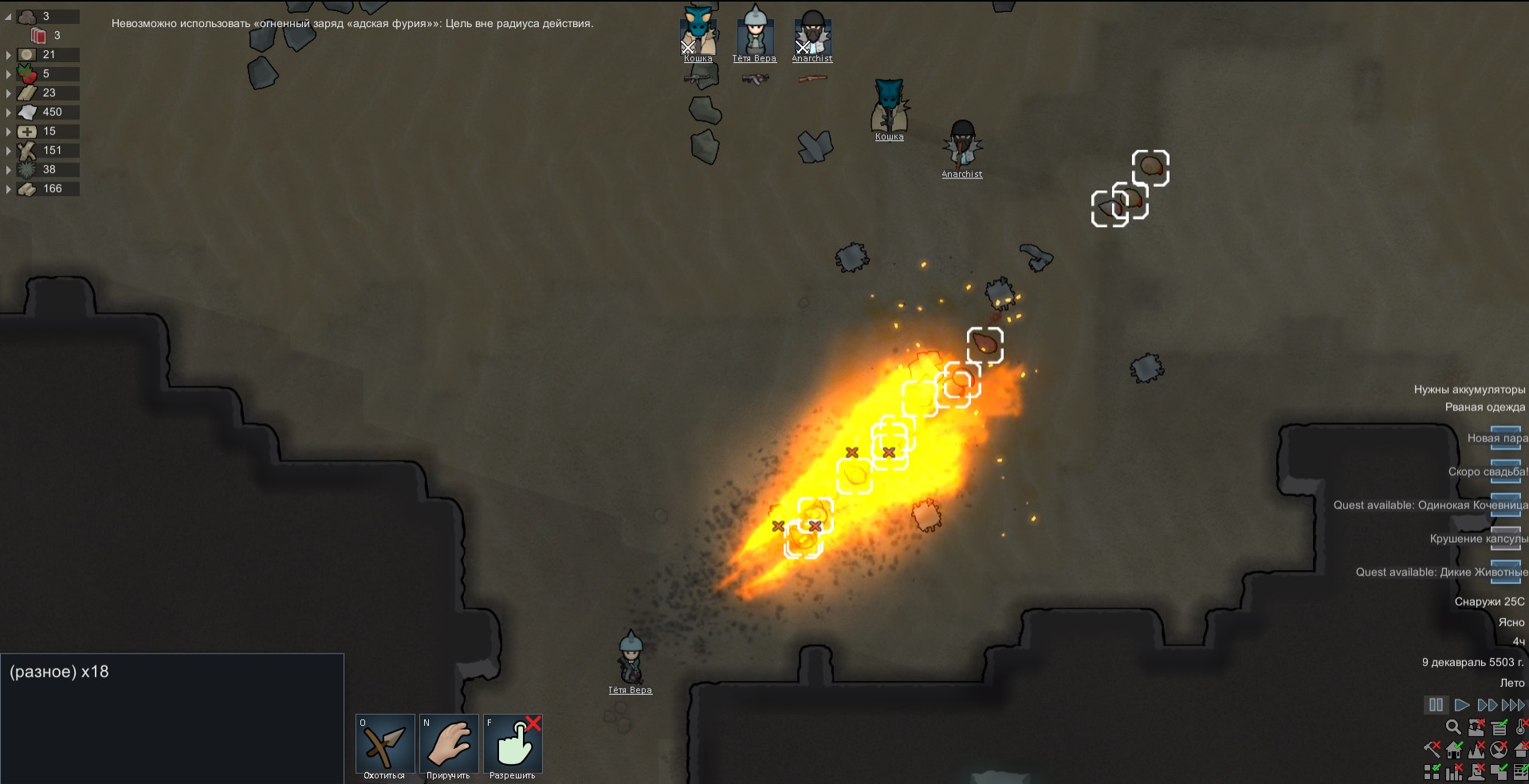1529x784 pixels.
Task: Show the Рваная одежда alert
Action: (x=1484, y=407)
